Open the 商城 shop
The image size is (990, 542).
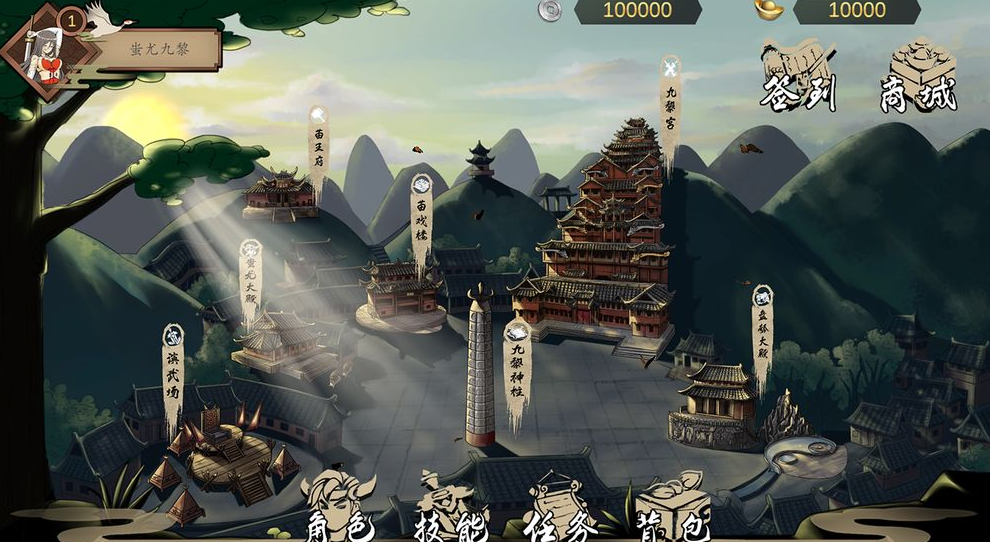tap(918, 77)
